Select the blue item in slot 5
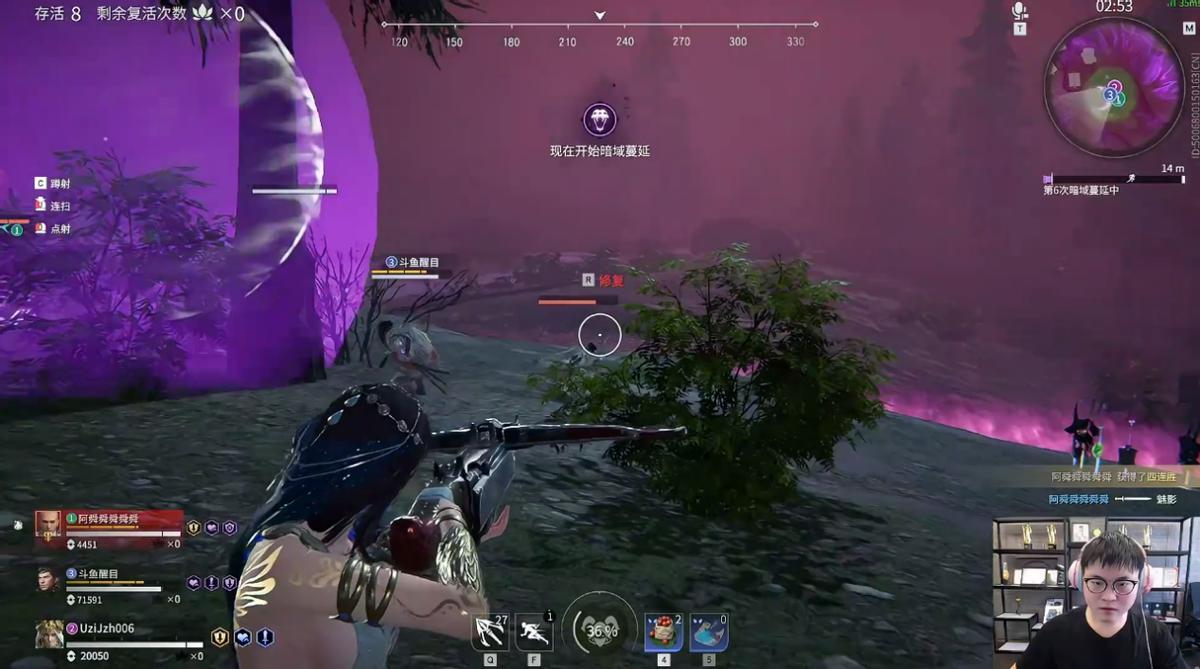This screenshot has height=669, width=1200. (708, 633)
